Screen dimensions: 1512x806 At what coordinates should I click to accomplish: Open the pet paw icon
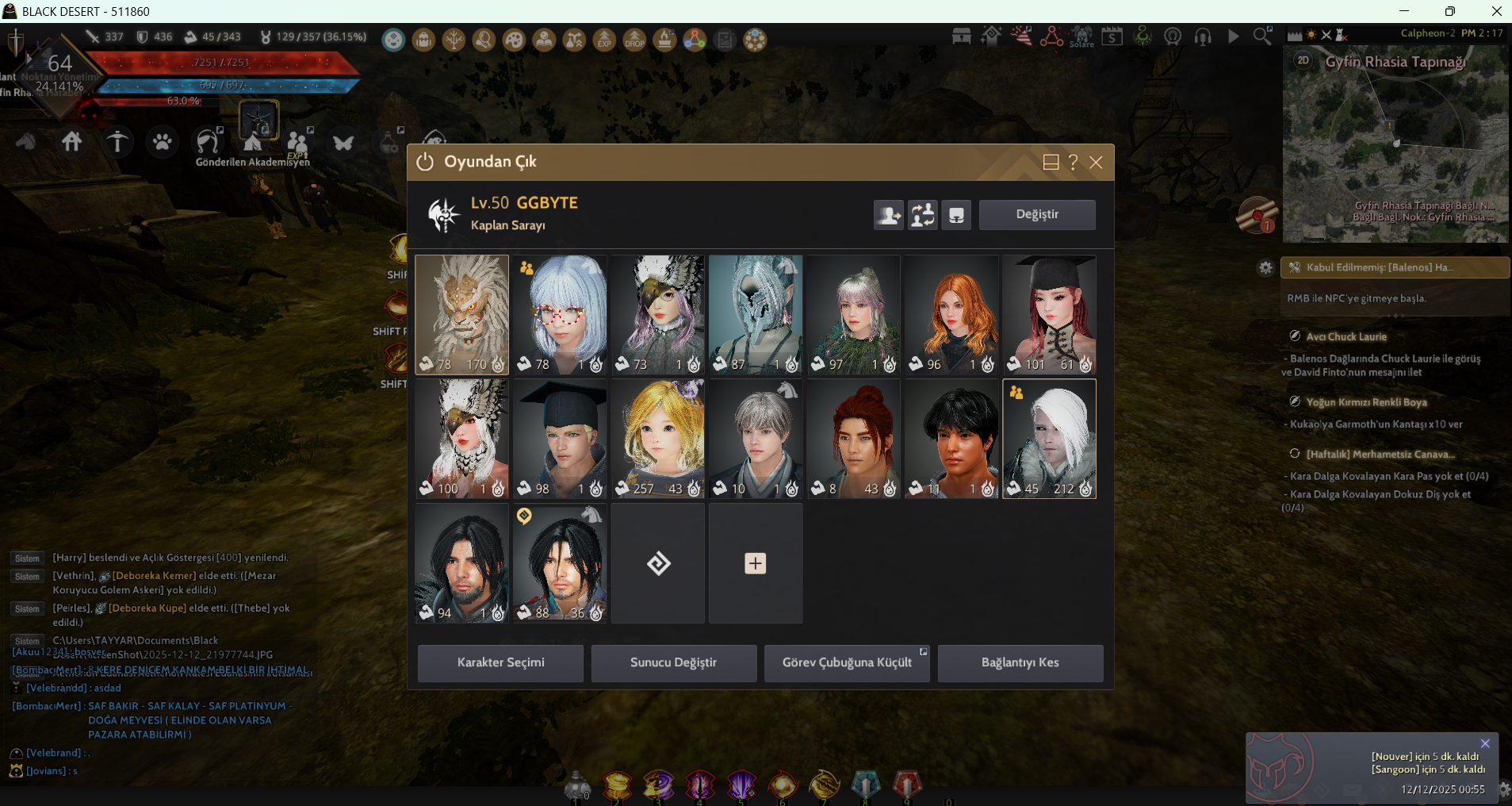(x=163, y=142)
